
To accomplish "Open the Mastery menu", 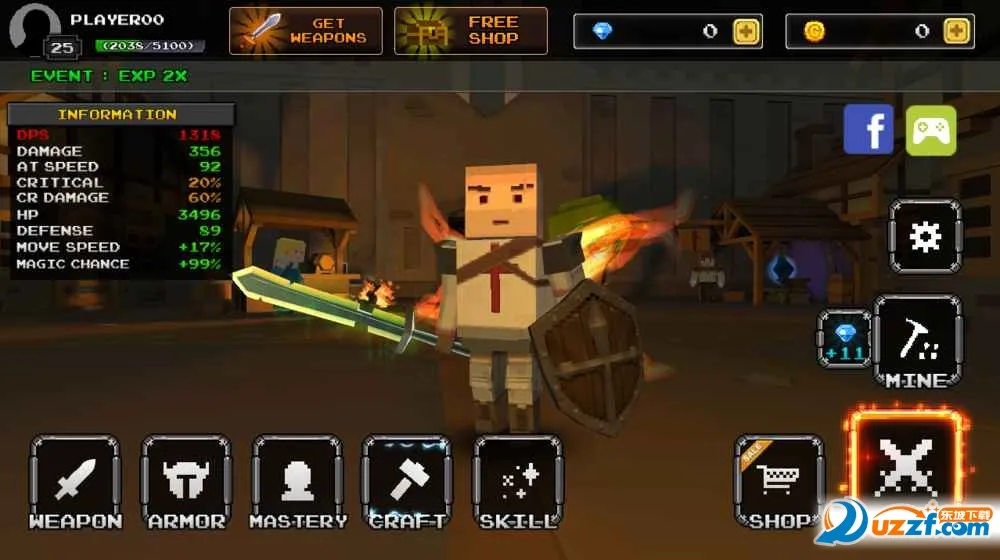I will [x=297, y=482].
